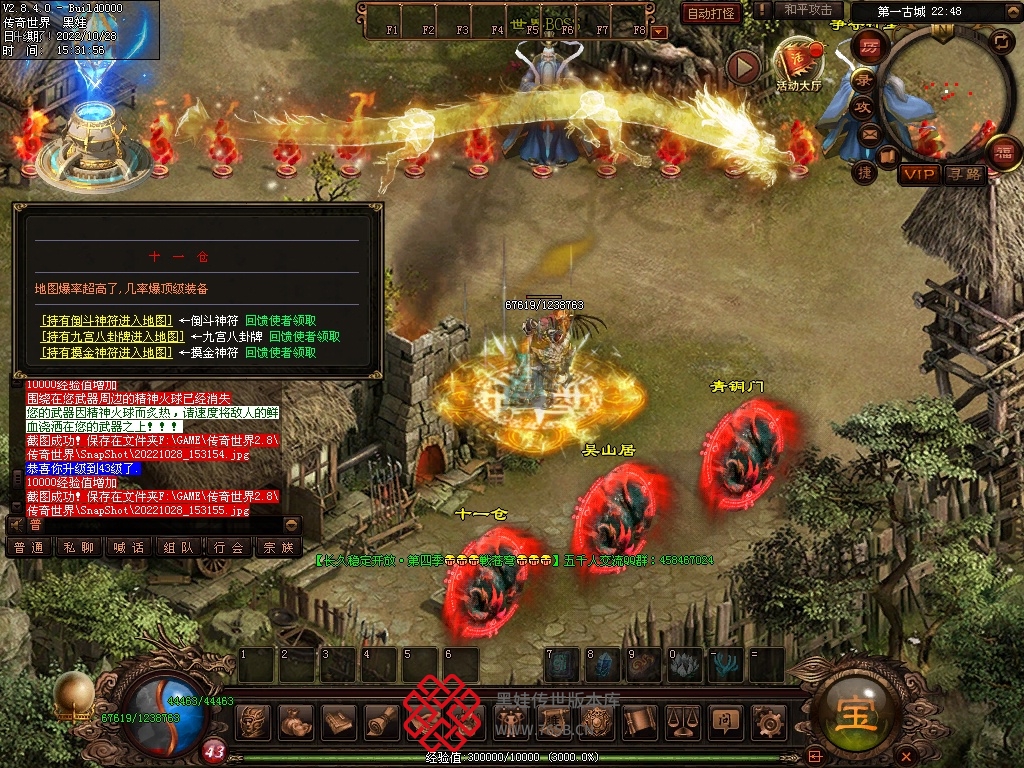Image resolution: width=1024 pixels, height=768 pixels.
Task: Click the red X close button
Action: [906, 755]
